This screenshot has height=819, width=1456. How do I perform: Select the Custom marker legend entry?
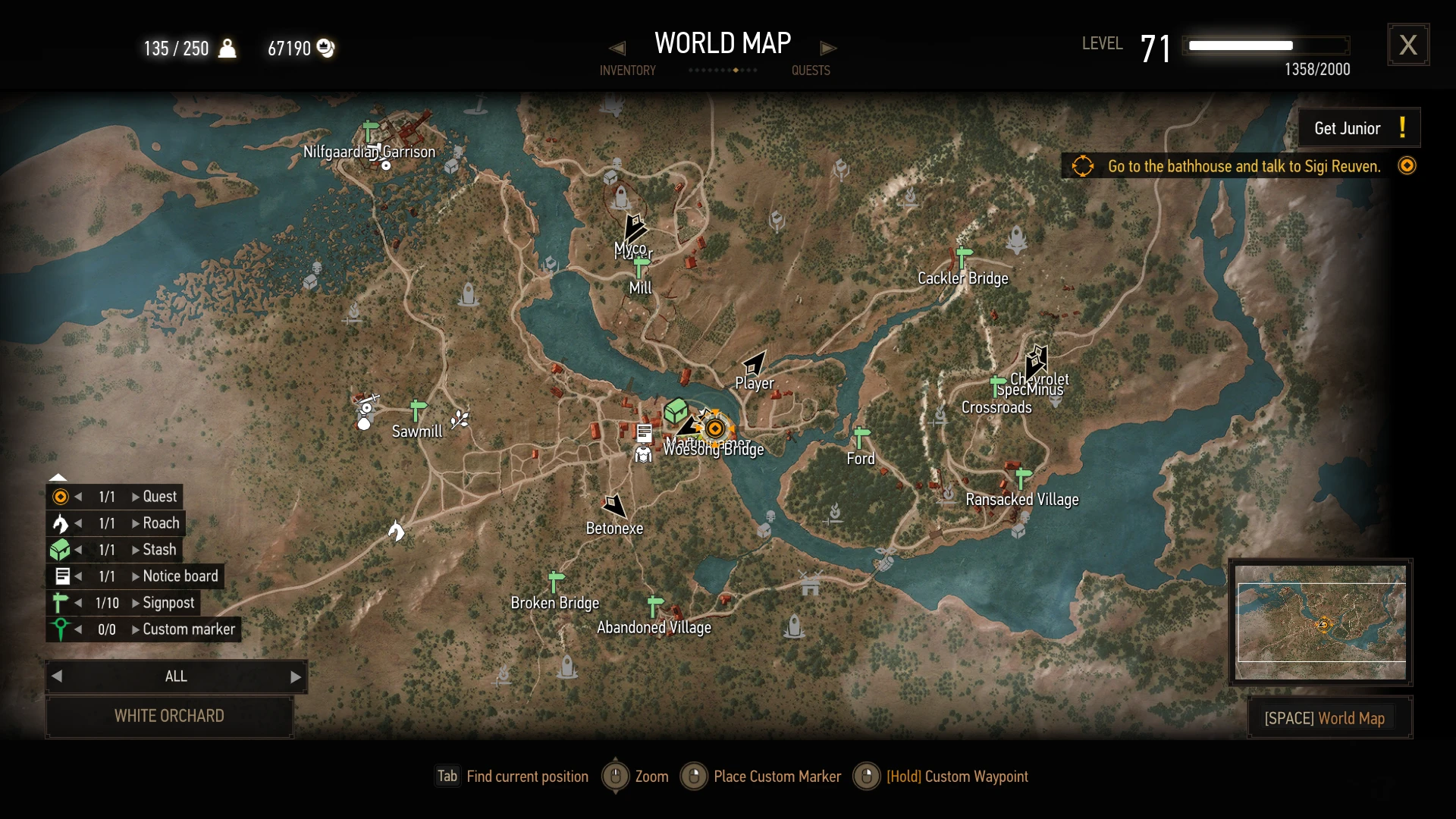click(189, 629)
